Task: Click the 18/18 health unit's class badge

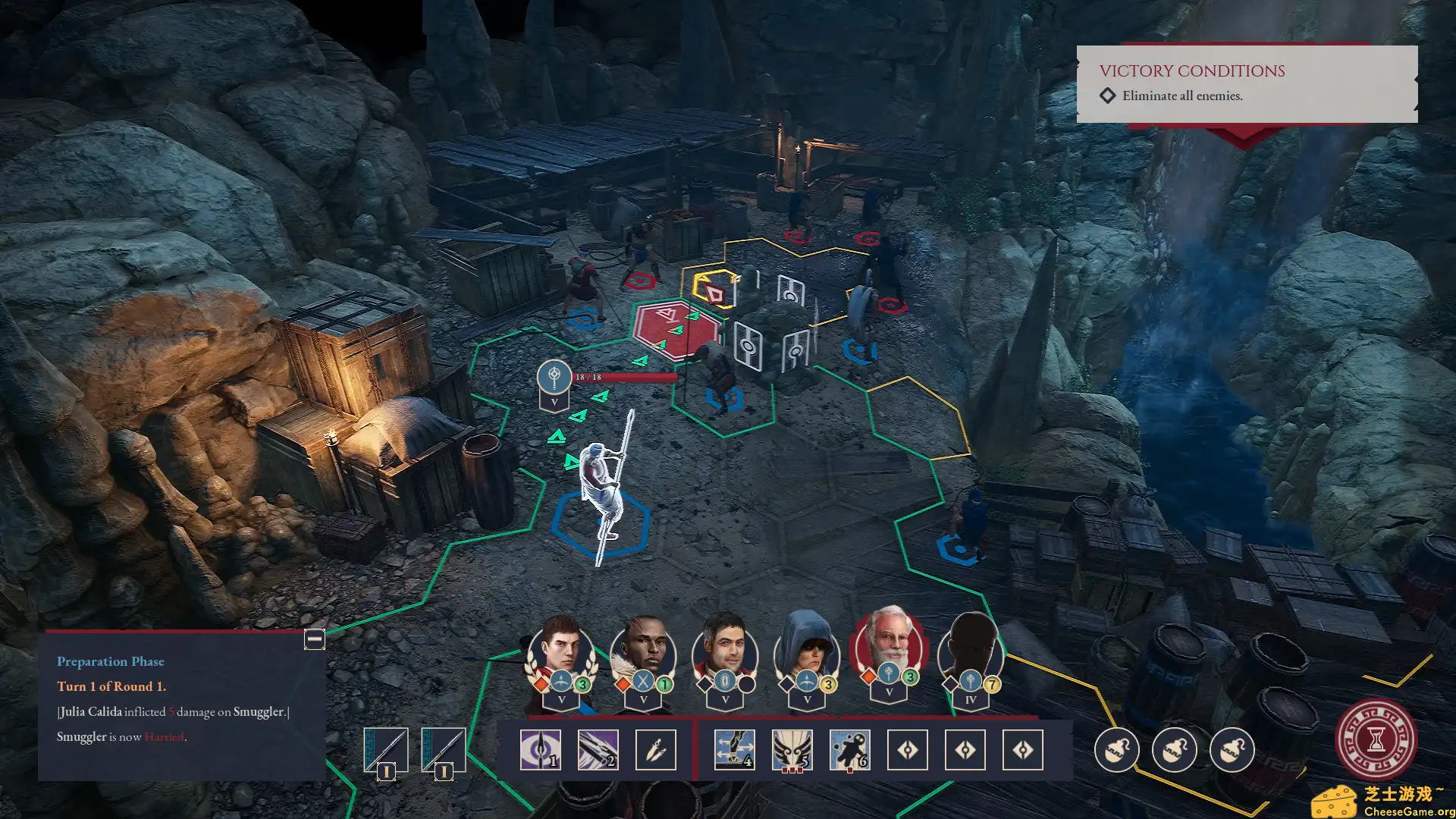Action: click(x=554, y=376)
